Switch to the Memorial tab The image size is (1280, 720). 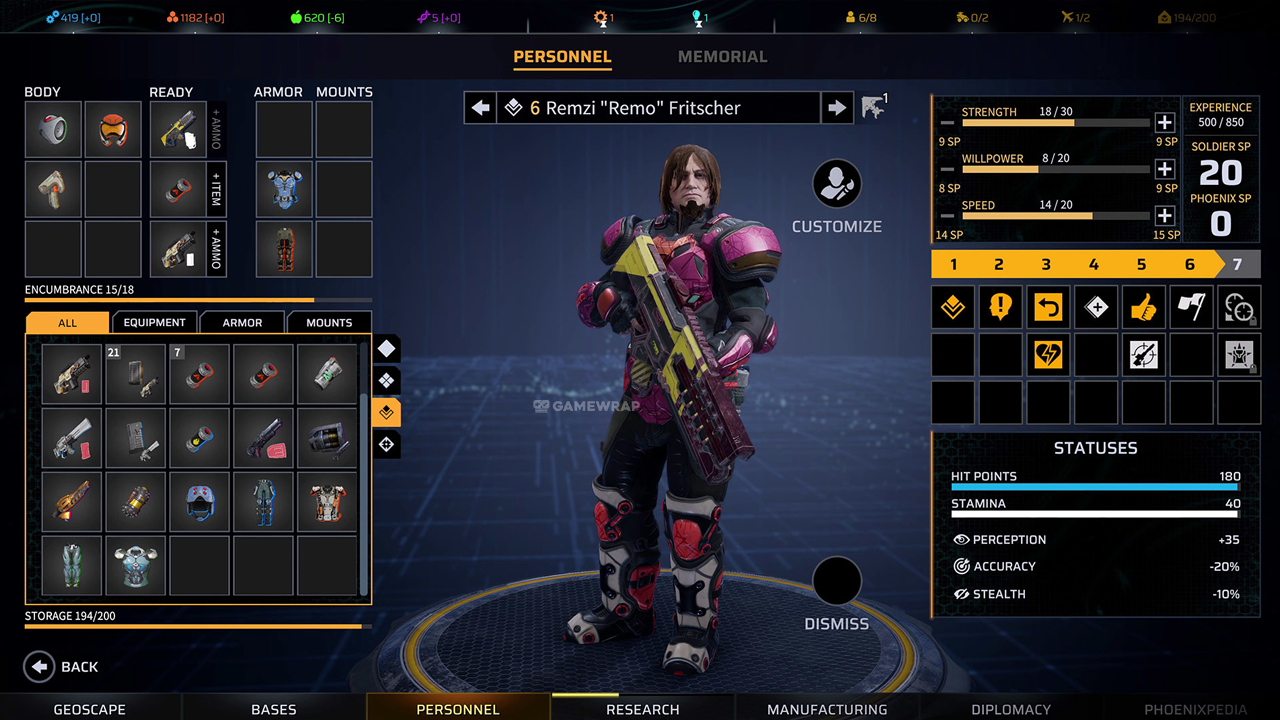pos(722,57)
